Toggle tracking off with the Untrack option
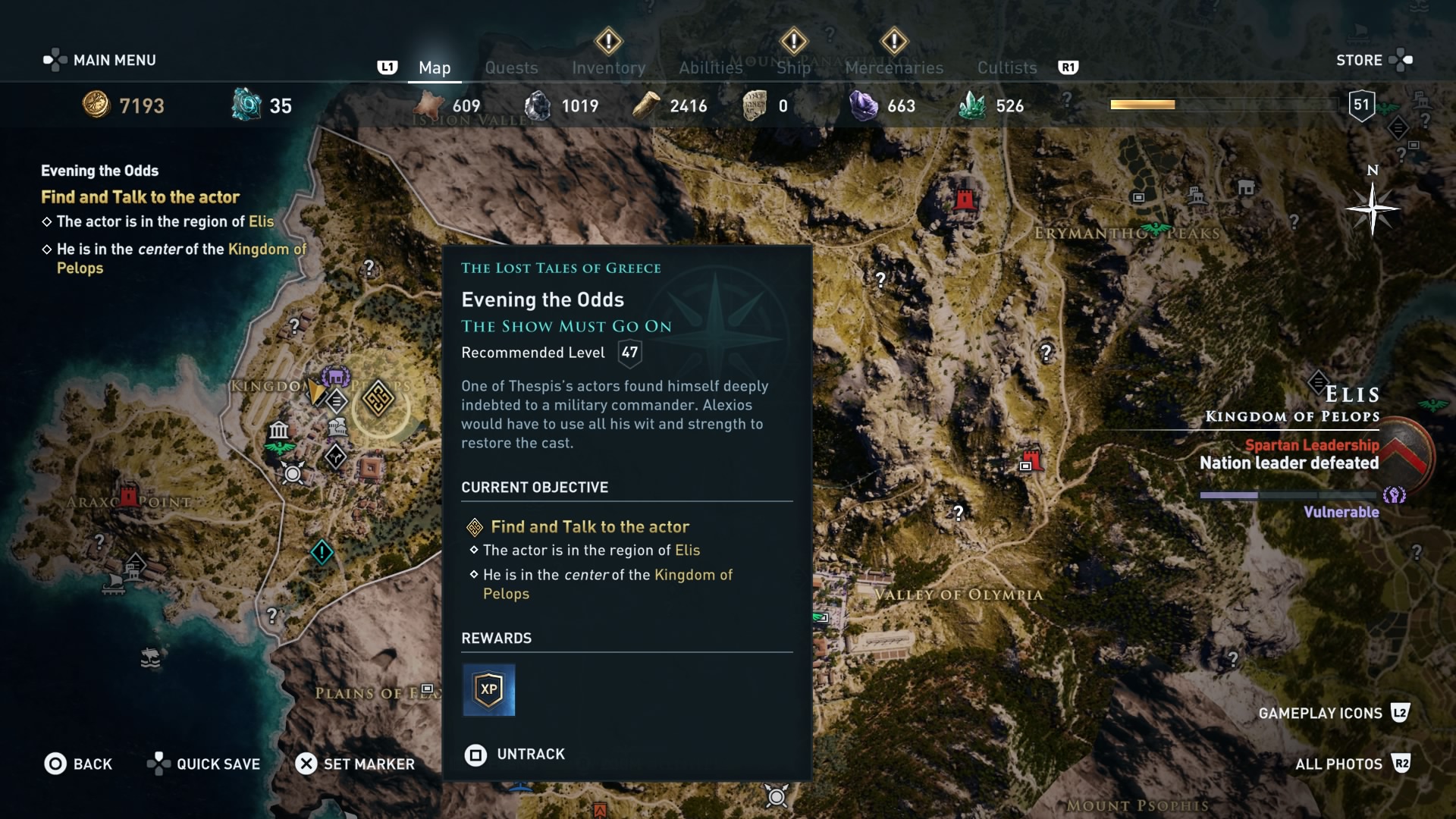This screenshot has width=1456, height=819. tap(529, 755)
